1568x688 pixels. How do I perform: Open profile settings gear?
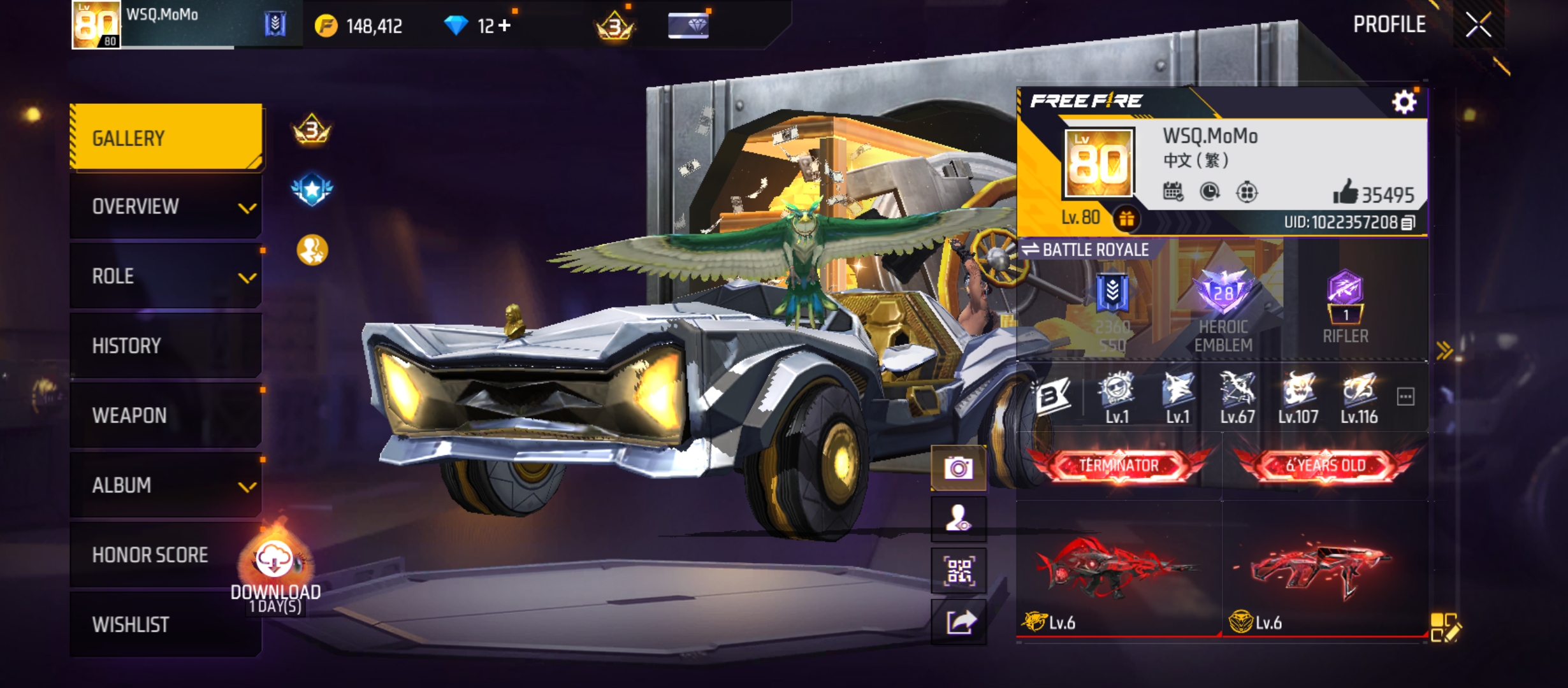[1404, 102]
